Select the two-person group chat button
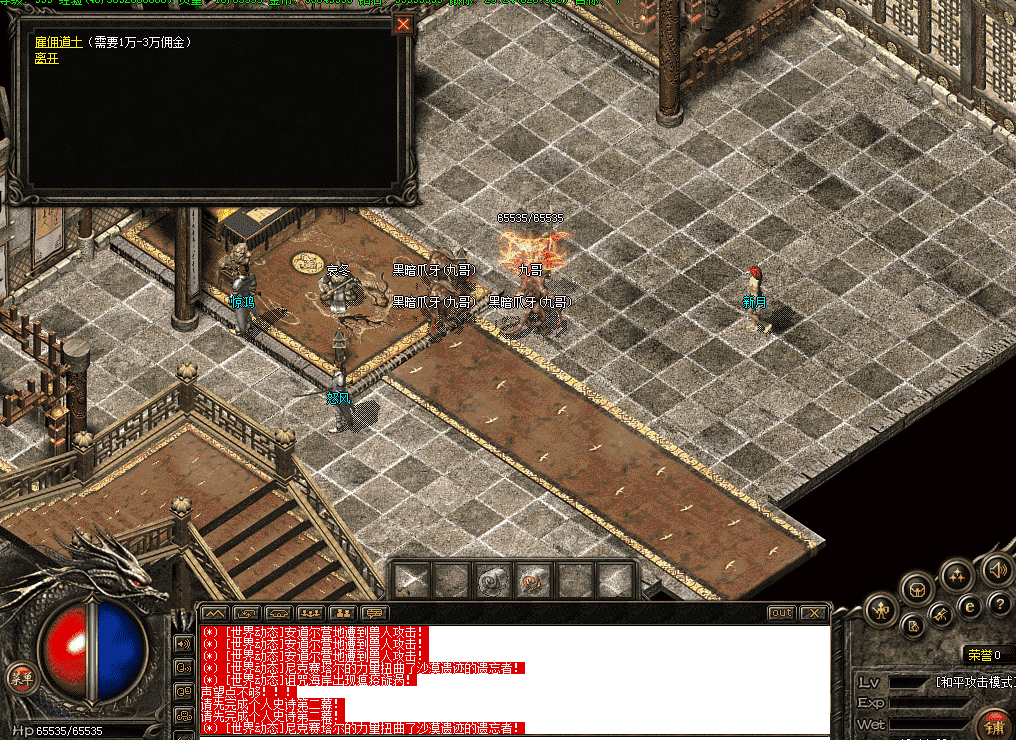Screen dimensions: 1016x740 [x=343, y=612]
